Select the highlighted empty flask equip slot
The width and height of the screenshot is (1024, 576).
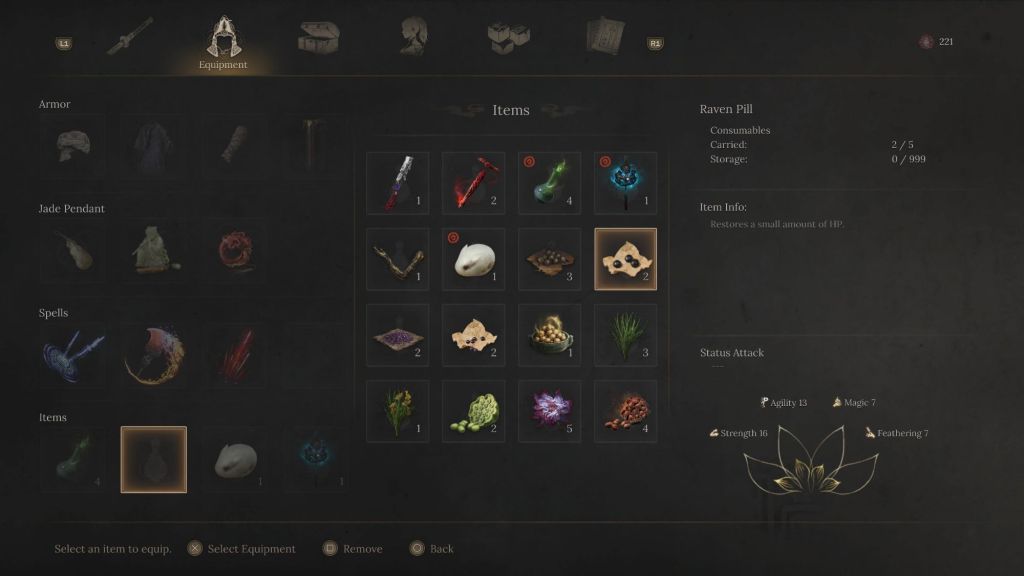[154, 460]
